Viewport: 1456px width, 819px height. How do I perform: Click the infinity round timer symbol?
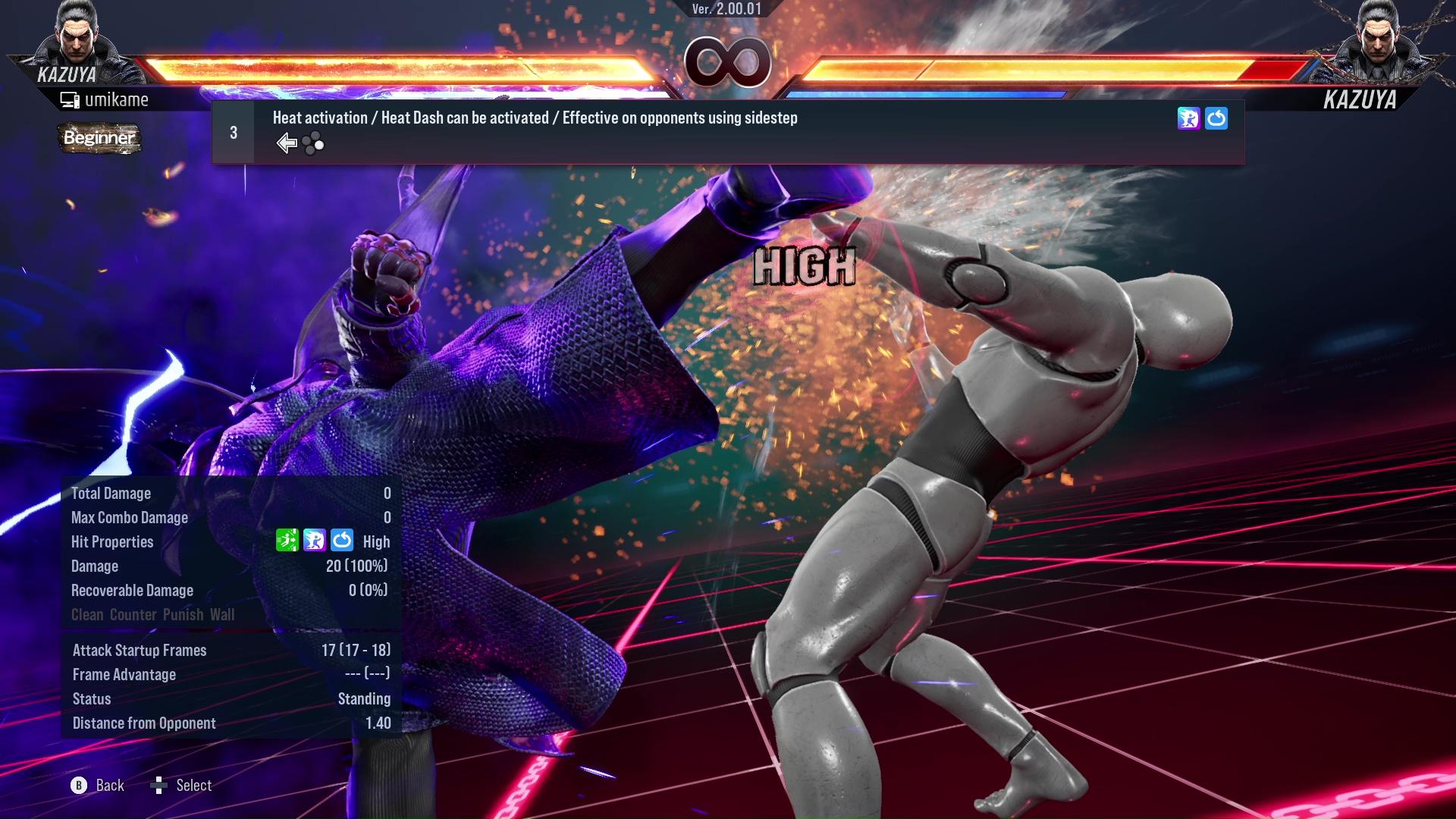click(x=728, y=62)
